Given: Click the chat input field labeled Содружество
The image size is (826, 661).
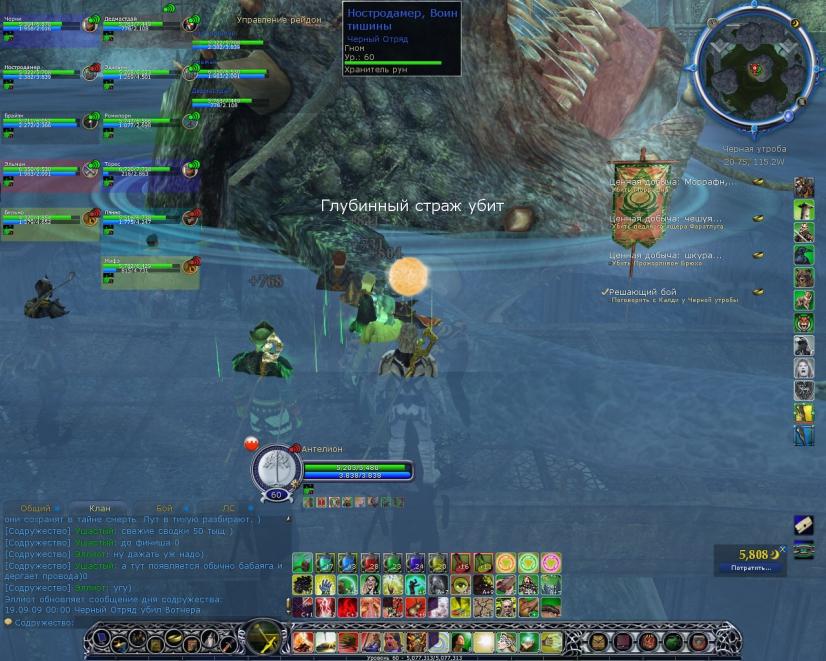Looking at the screenshot, I should click(150, 623).
